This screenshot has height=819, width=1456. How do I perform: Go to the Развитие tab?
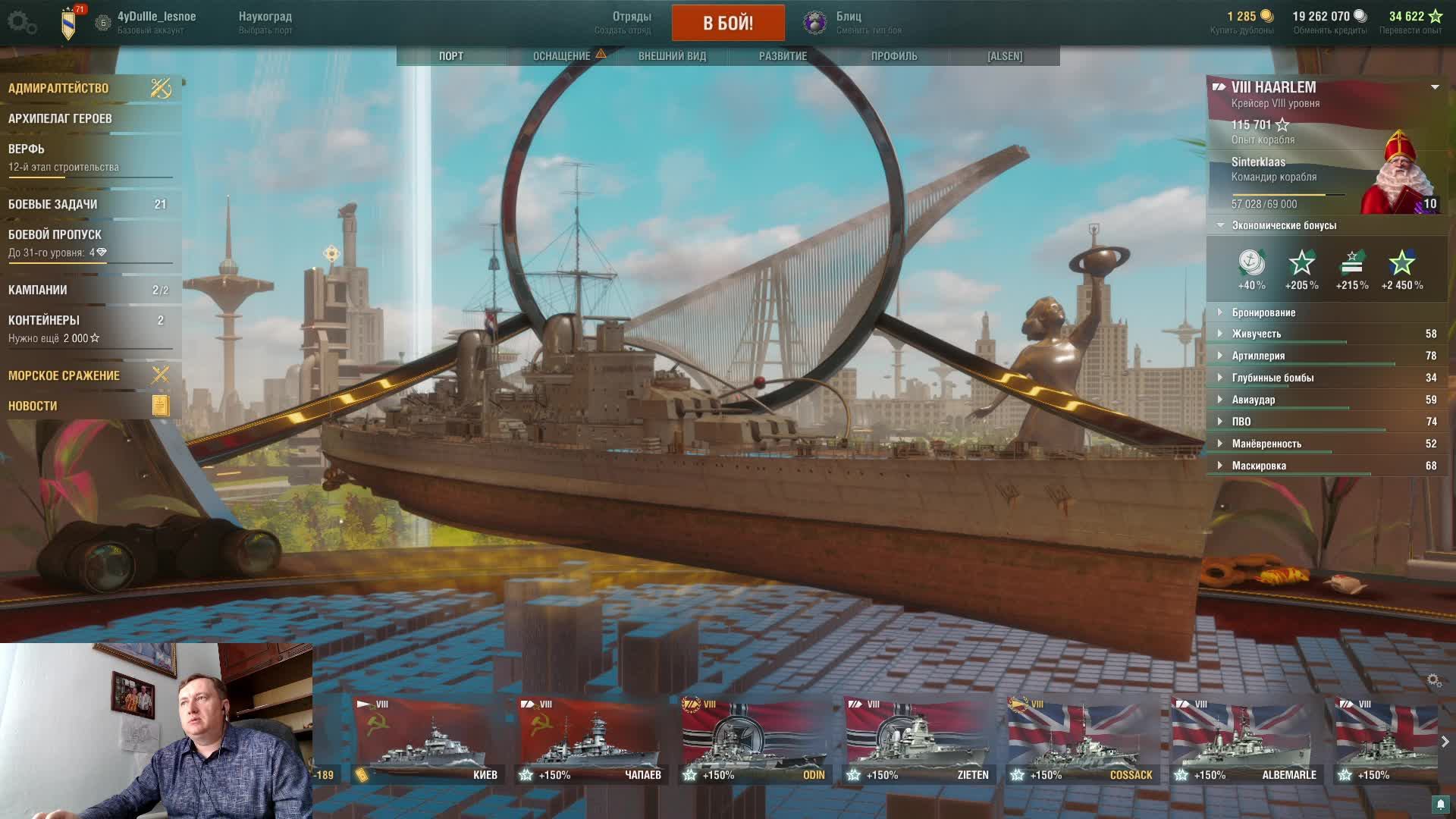pos(783,56)
